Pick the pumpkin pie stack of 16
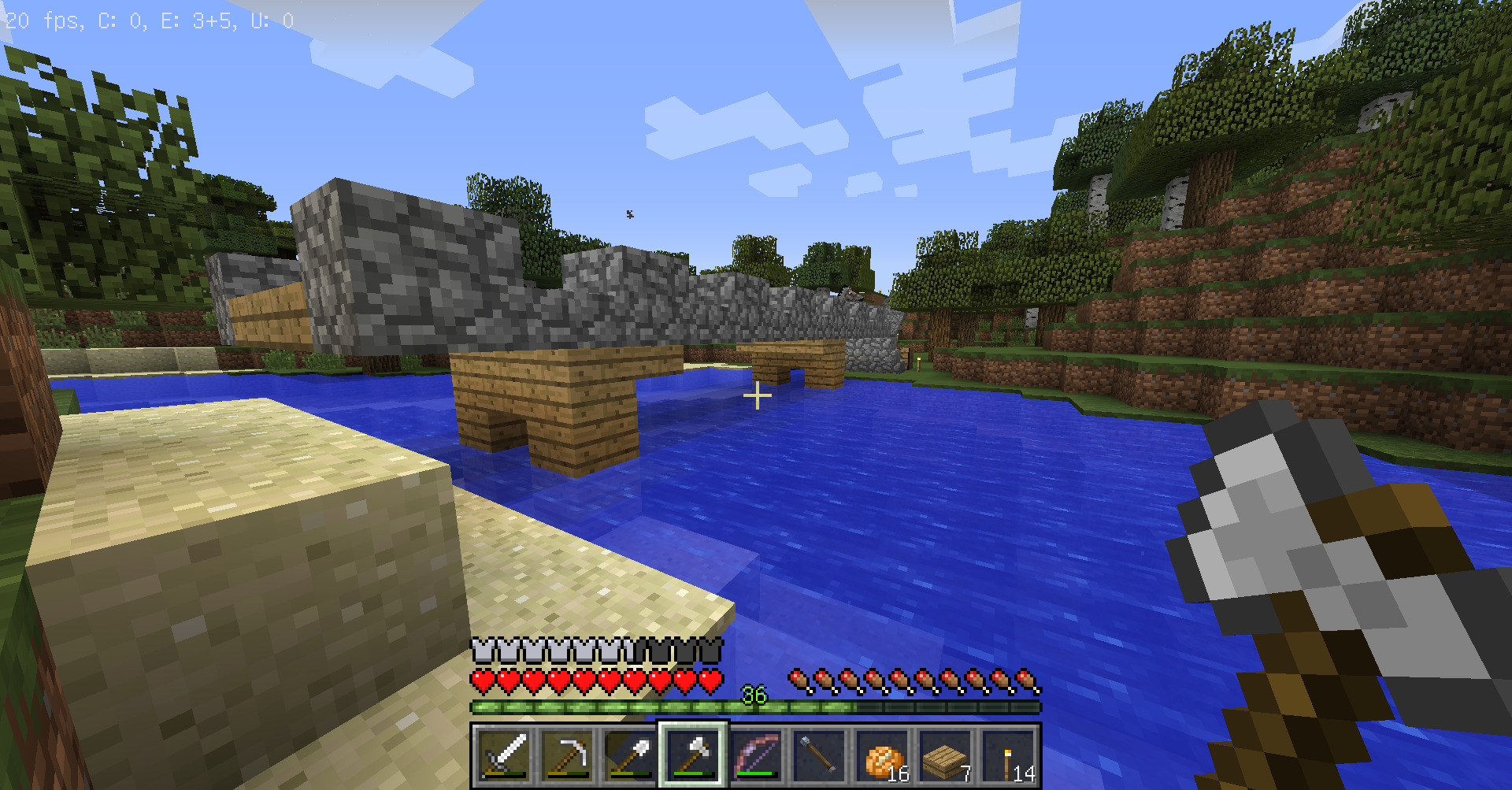The height and width of the screenshot is (790, 1512). pos(882,756)
